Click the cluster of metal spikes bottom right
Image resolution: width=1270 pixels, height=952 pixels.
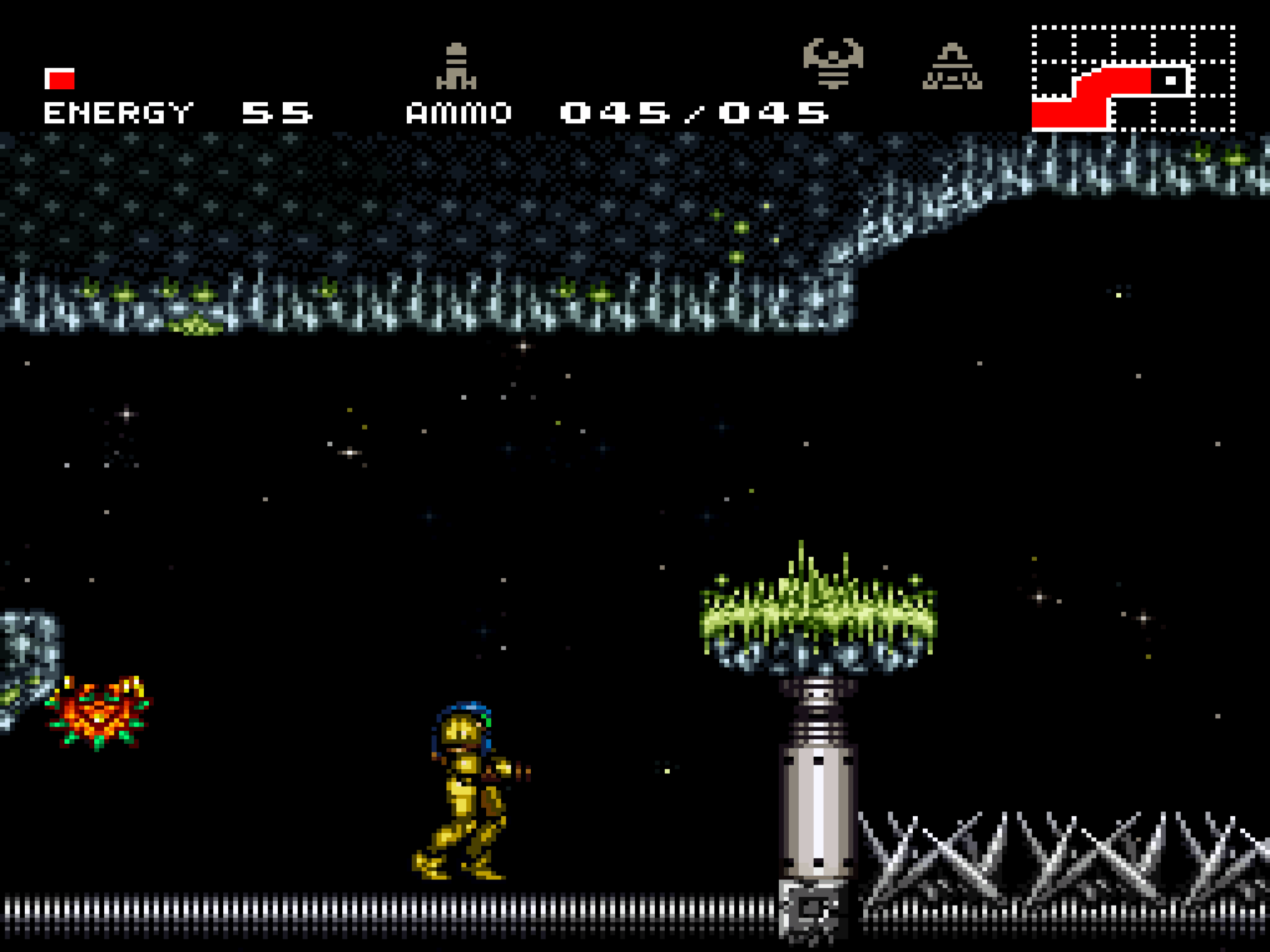click(1054, 868)
